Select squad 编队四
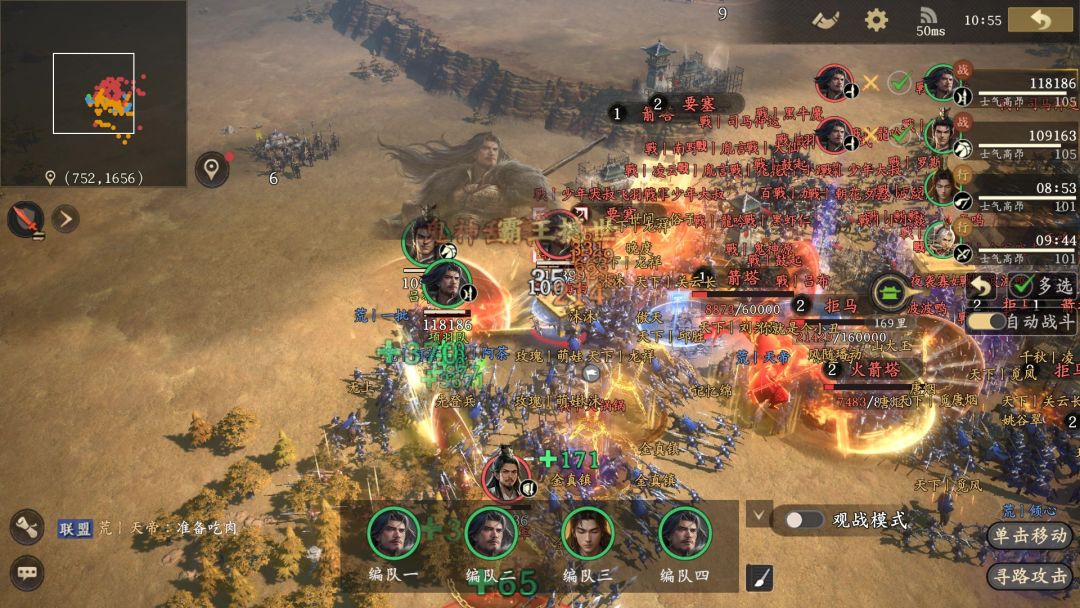This screenshot has width=1080, height=608. point(685,534)
